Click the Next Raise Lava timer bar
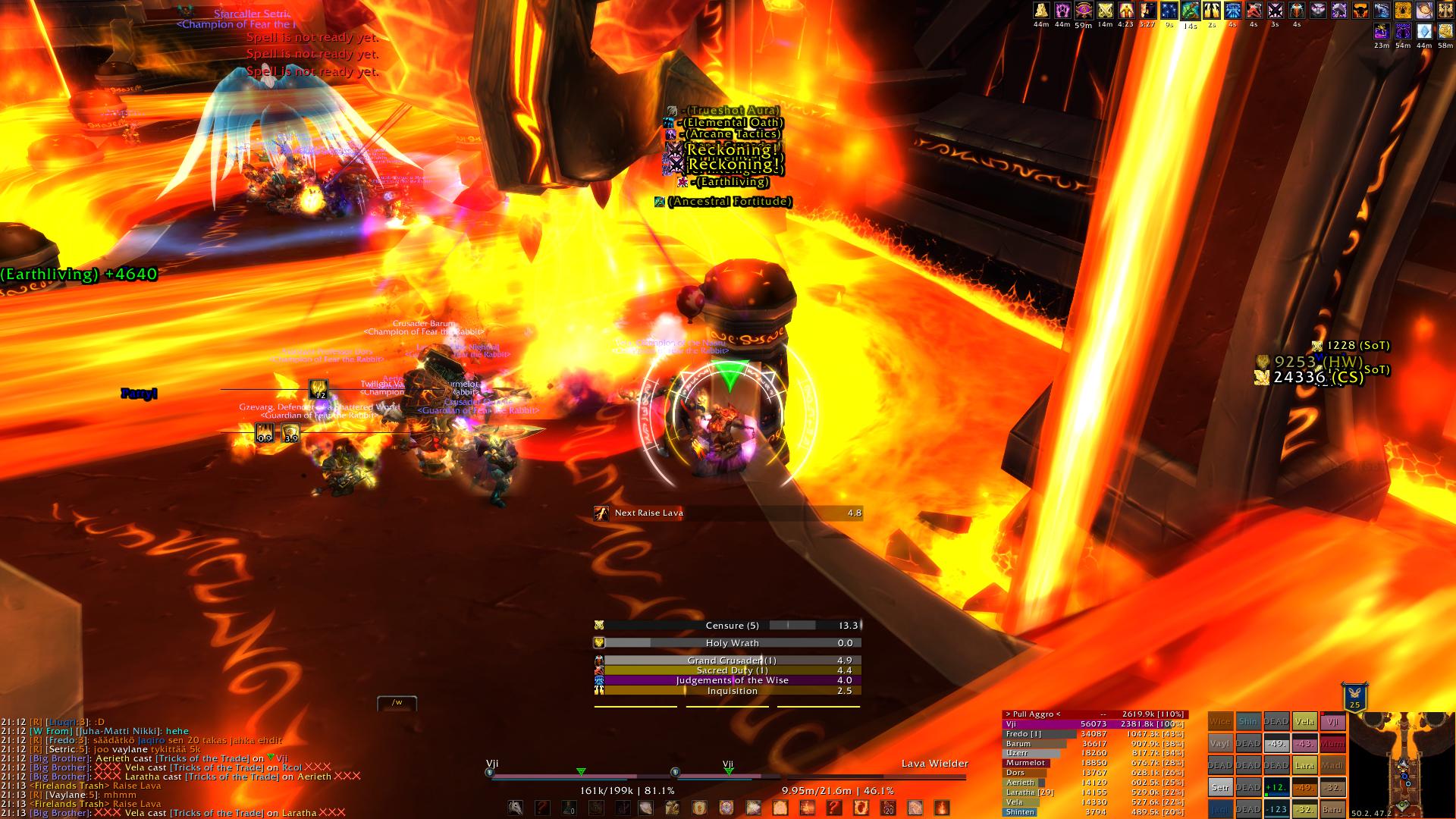This screenshot has width=1456, height=819. (728, 513)
